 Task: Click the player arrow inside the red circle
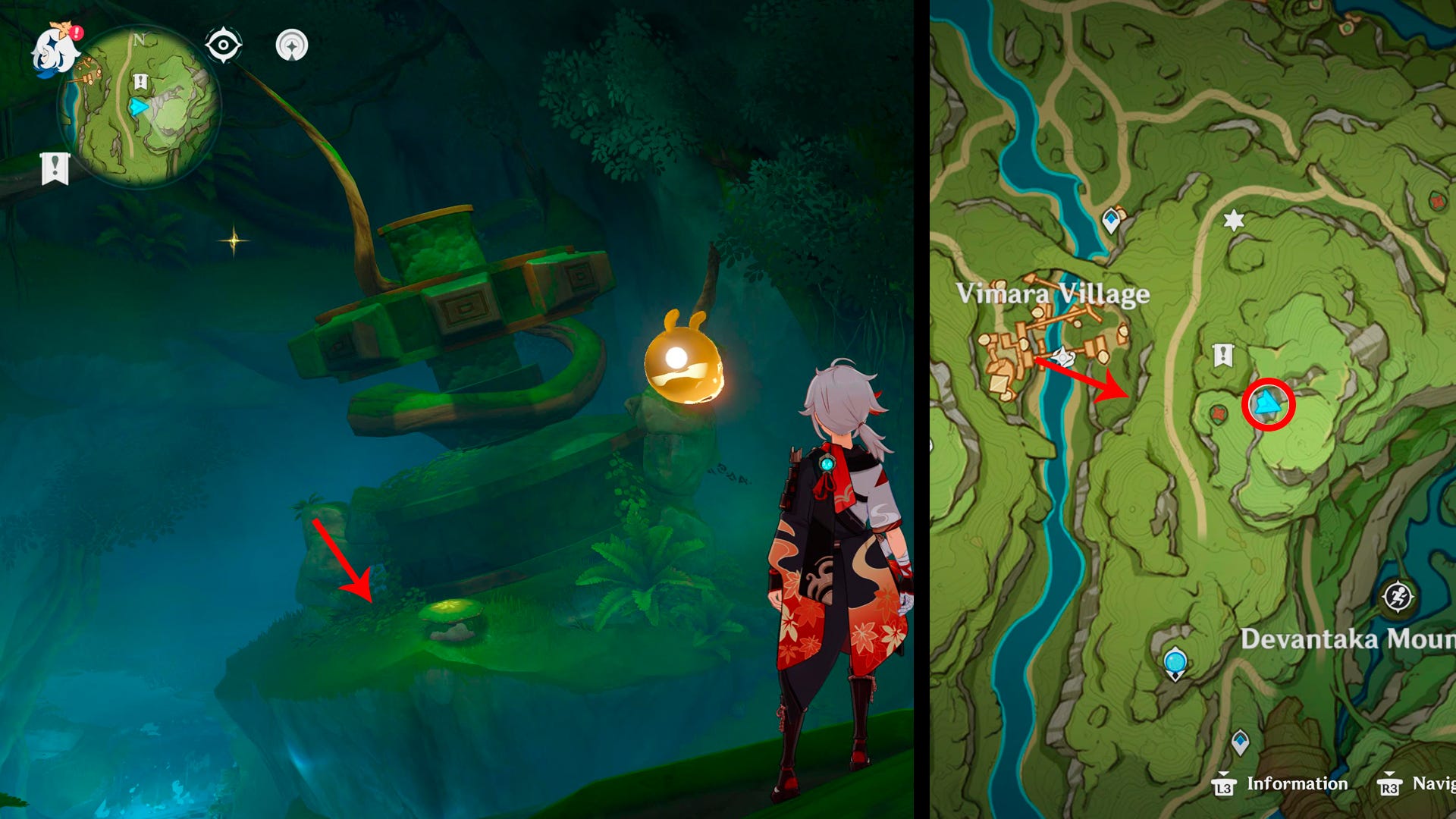tap(1268, 404)
